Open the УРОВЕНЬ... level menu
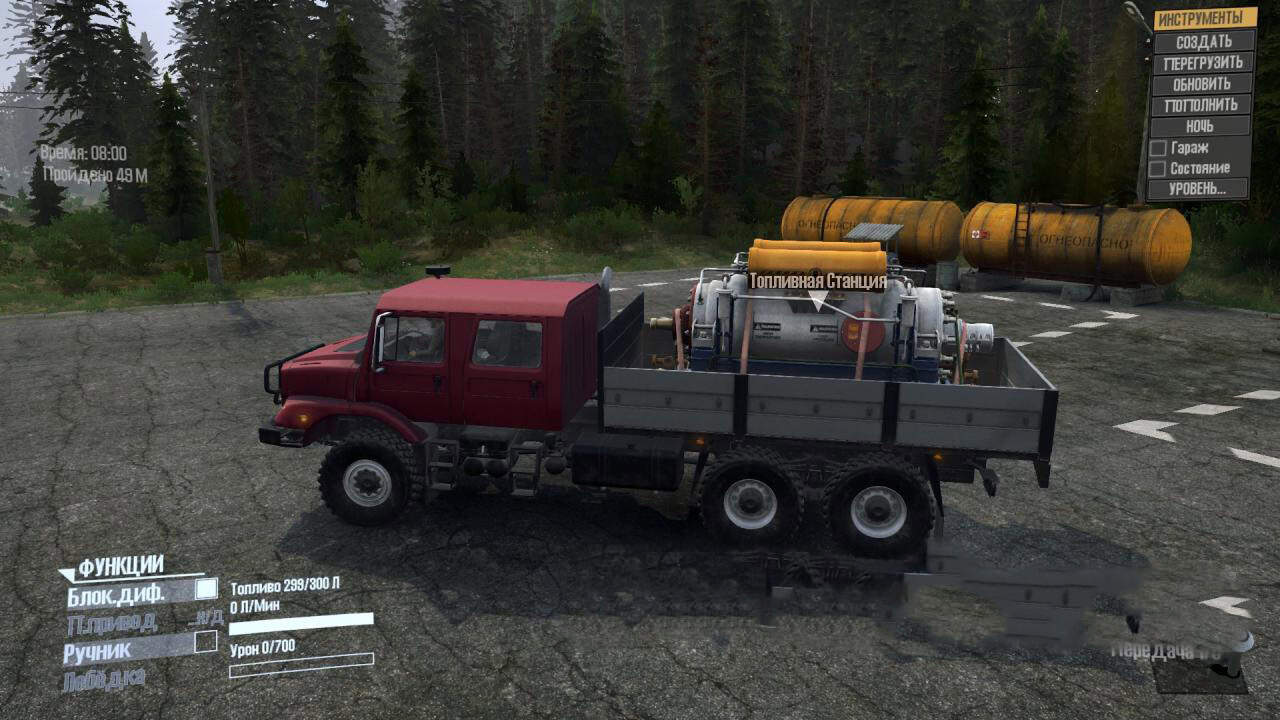The width and height of the screenshot is (1280, 720). tap(1198, 188)
